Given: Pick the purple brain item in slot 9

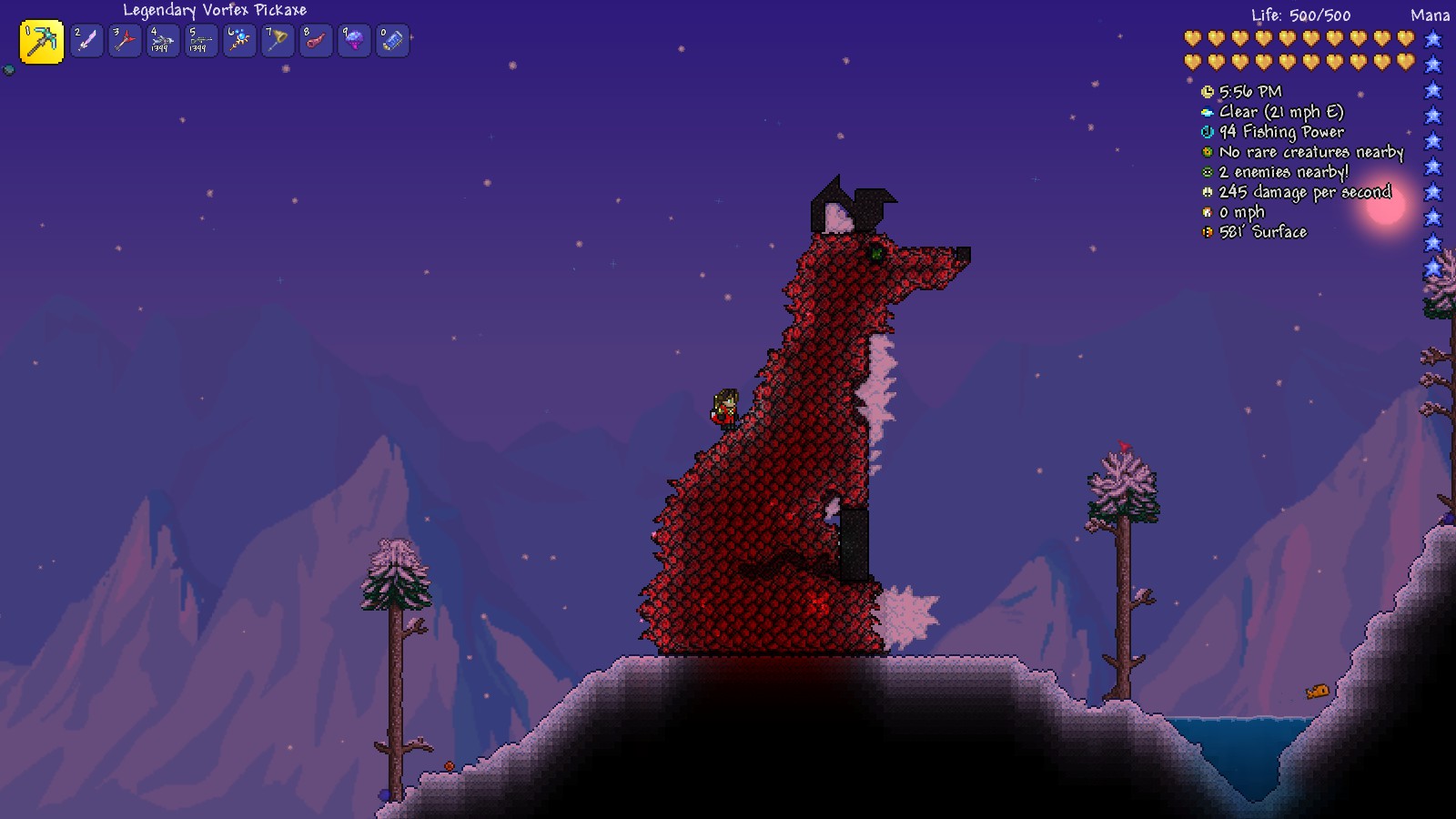Looking at the screenshot, I should click(x=353, y=41).
